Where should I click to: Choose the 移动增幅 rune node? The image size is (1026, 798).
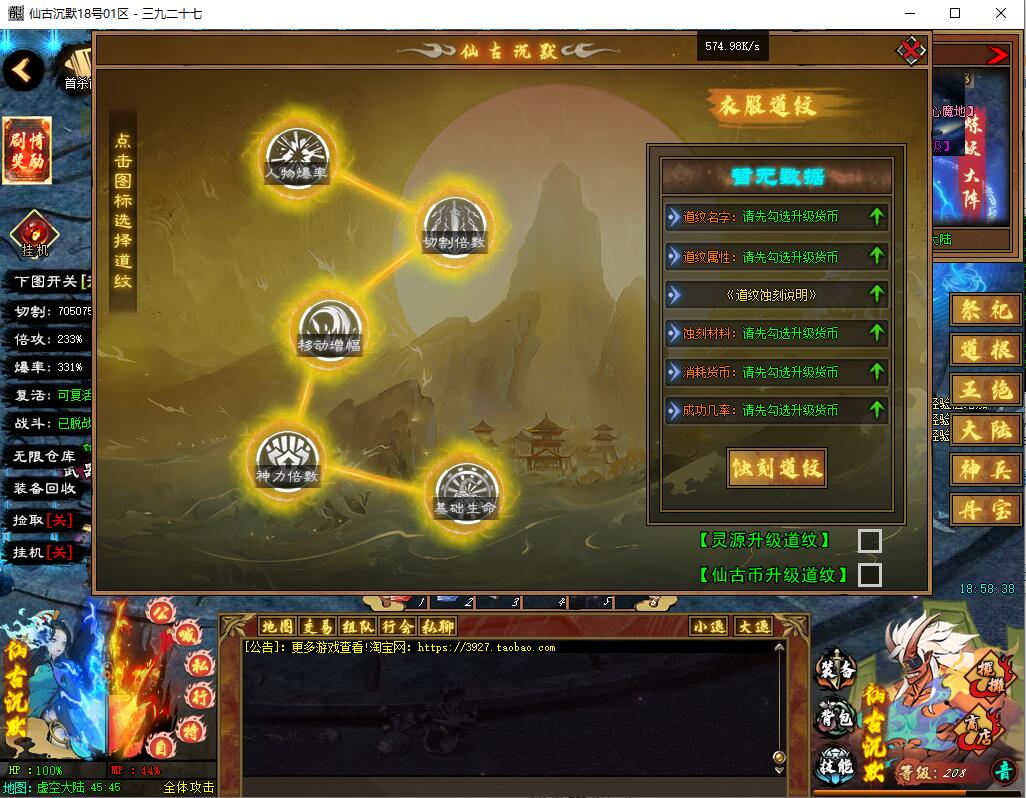pos(330,329)
